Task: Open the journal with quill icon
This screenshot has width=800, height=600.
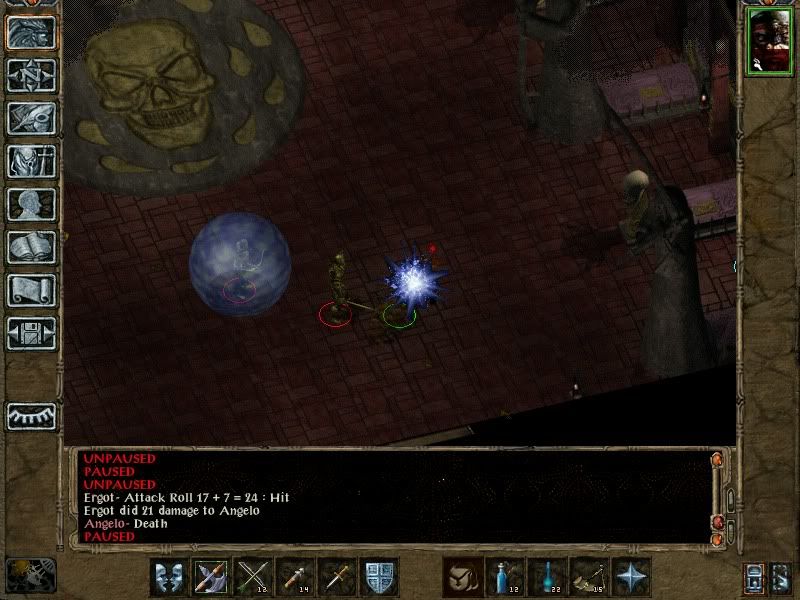Action: point(31,118)
